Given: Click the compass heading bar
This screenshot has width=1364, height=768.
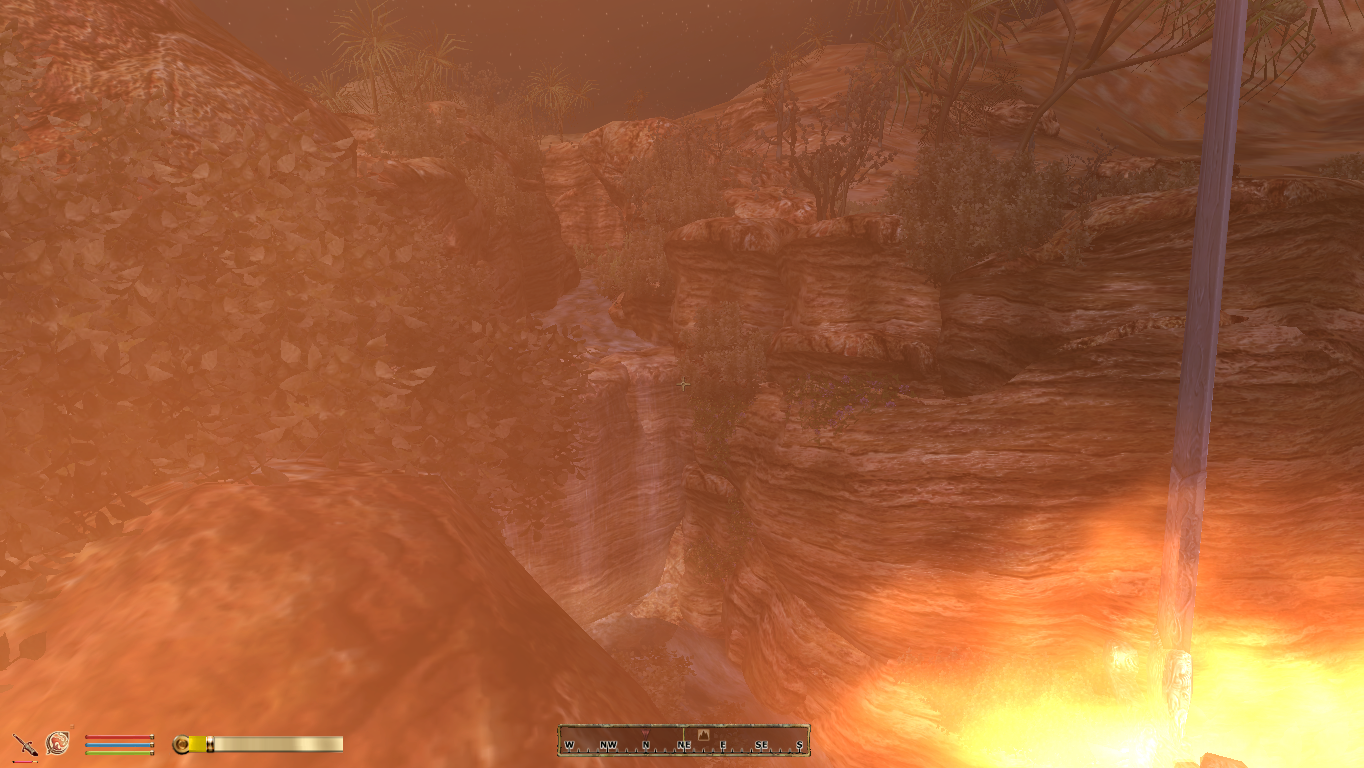Looking at the screenshot, I should coord(684,741).
